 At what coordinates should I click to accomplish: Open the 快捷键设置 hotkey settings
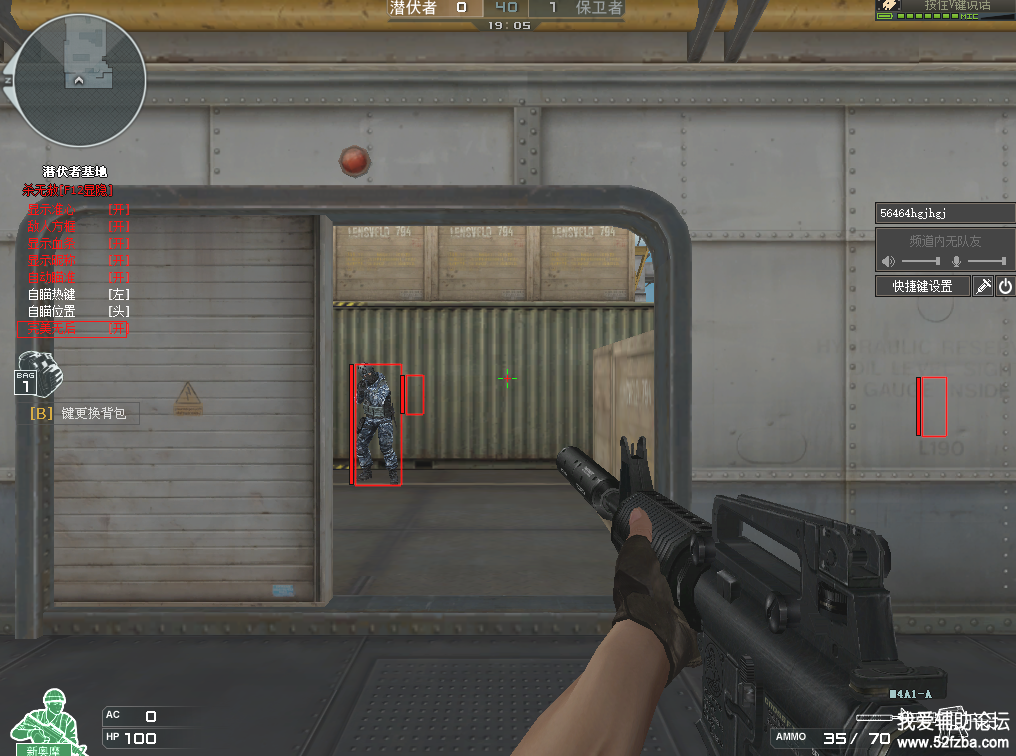tap(922, 286)
